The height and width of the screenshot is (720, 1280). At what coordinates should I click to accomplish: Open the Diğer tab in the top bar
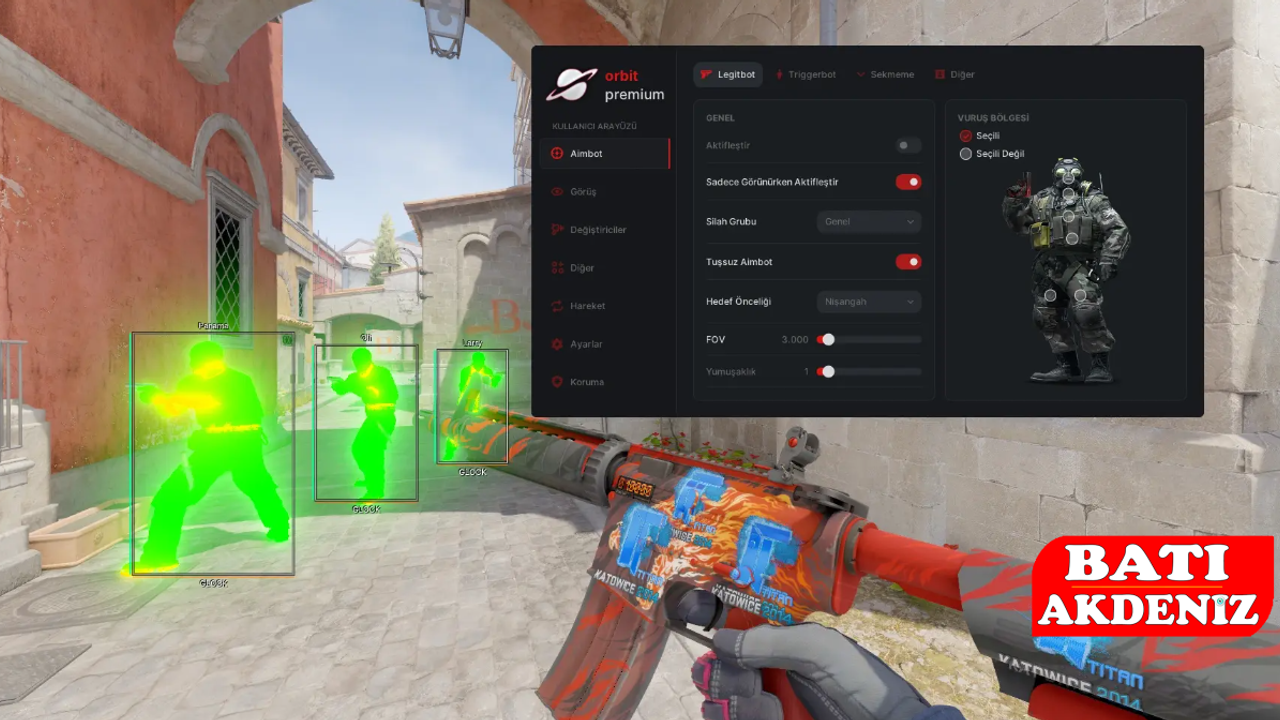(955, 75)
